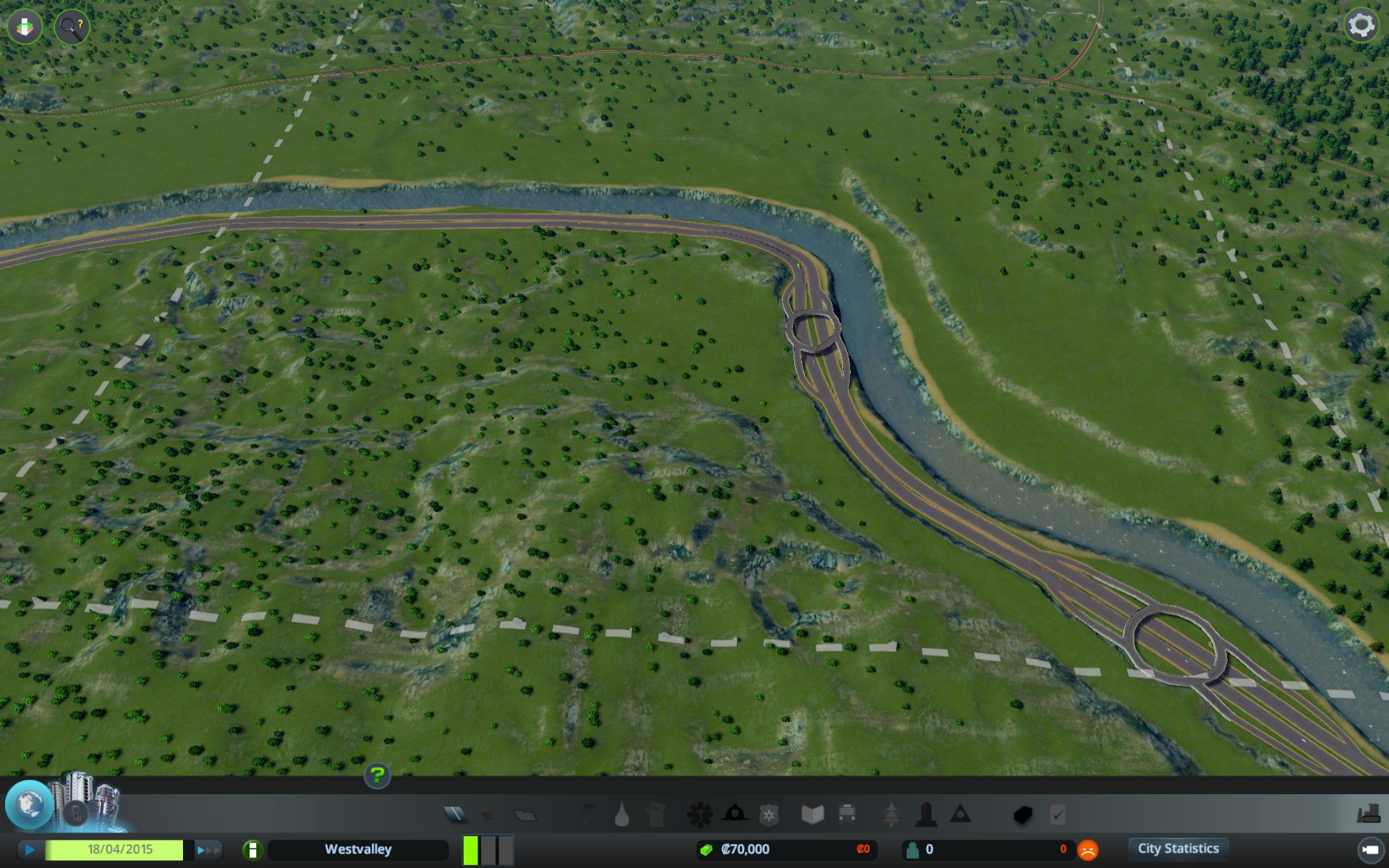Open the City Statistics panel
Image resolution: width=1389 pixels, height=868 pixels.
point(1178,849)
